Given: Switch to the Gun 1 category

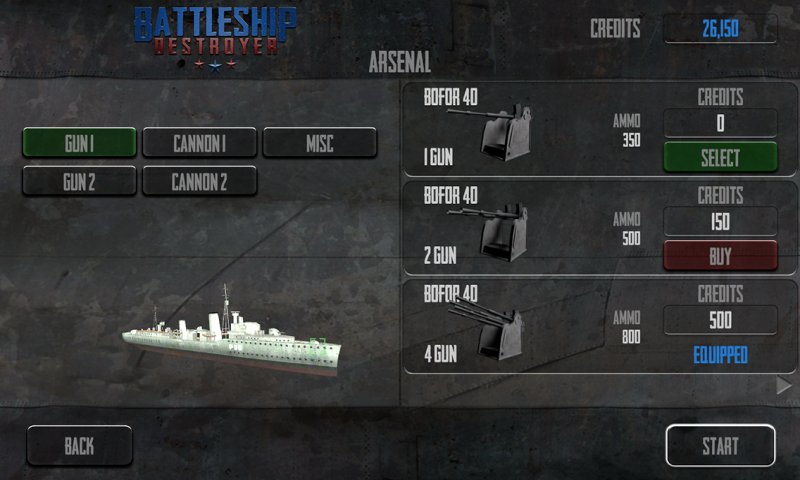Looking at the screenshot, I should click(79, 143).
